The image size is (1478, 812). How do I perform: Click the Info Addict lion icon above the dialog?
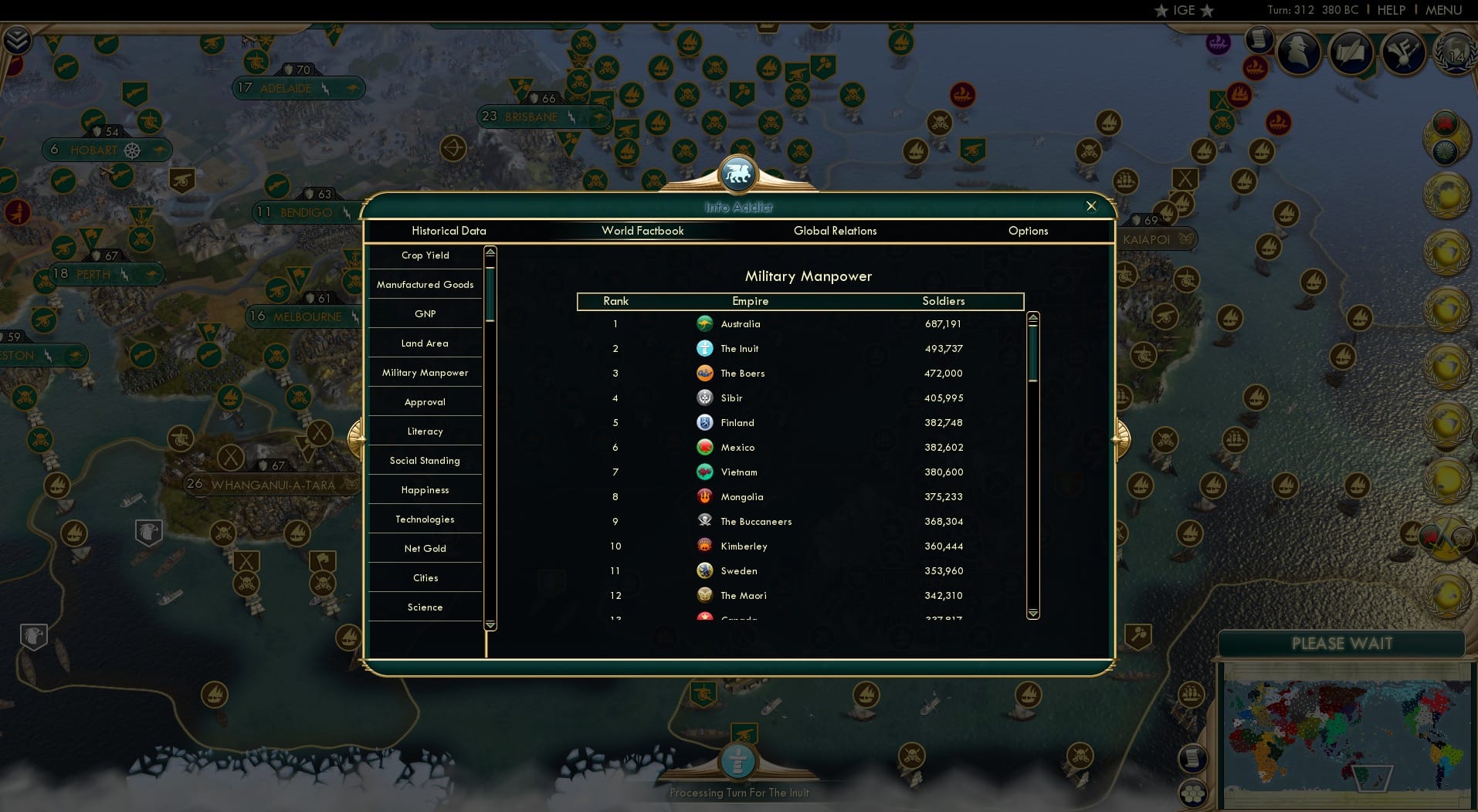point(739,173)
